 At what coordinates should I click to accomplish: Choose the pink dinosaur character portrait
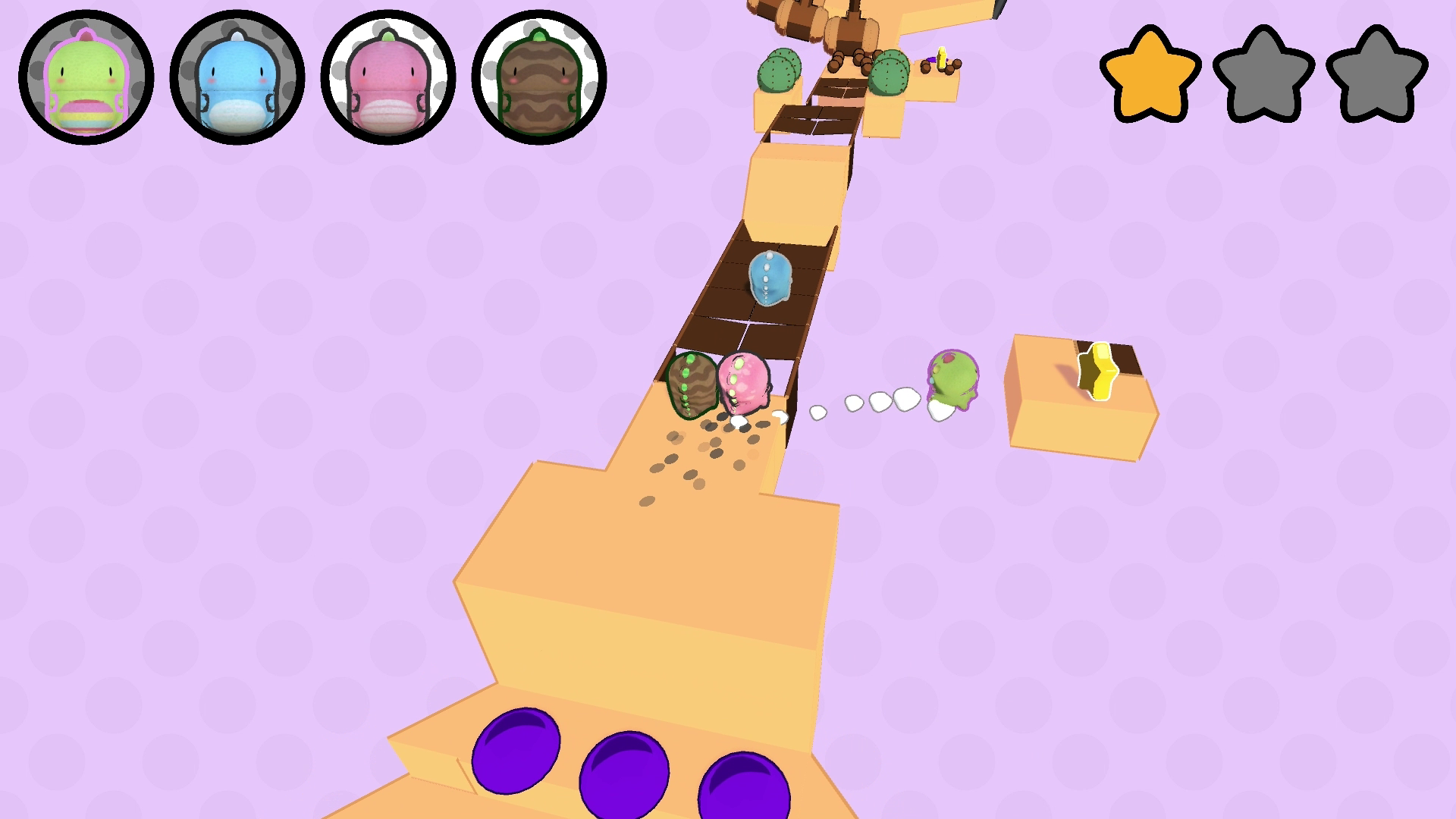[x=388, y=77]
